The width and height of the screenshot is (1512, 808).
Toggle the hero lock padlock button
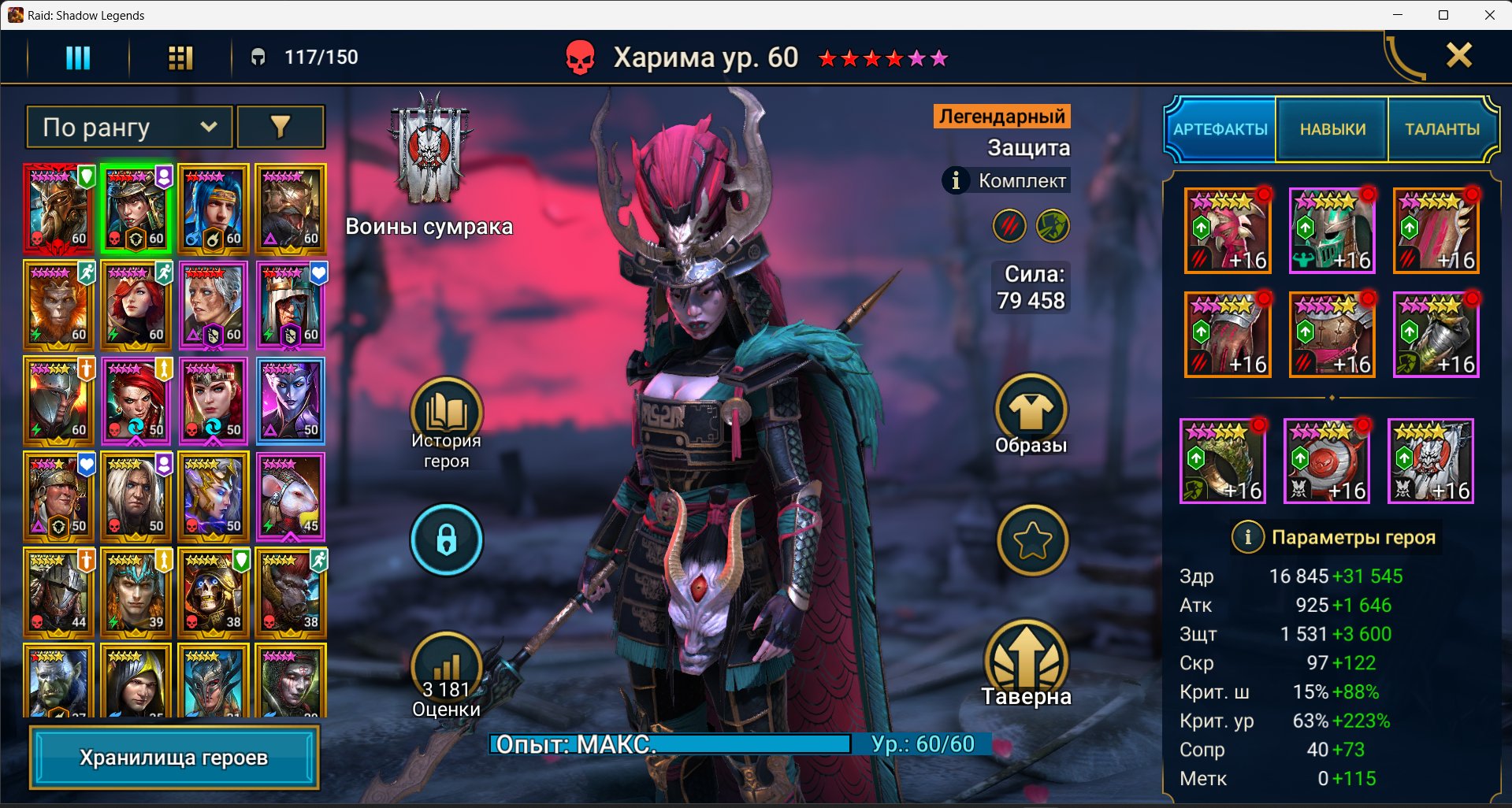pos(446,540)
